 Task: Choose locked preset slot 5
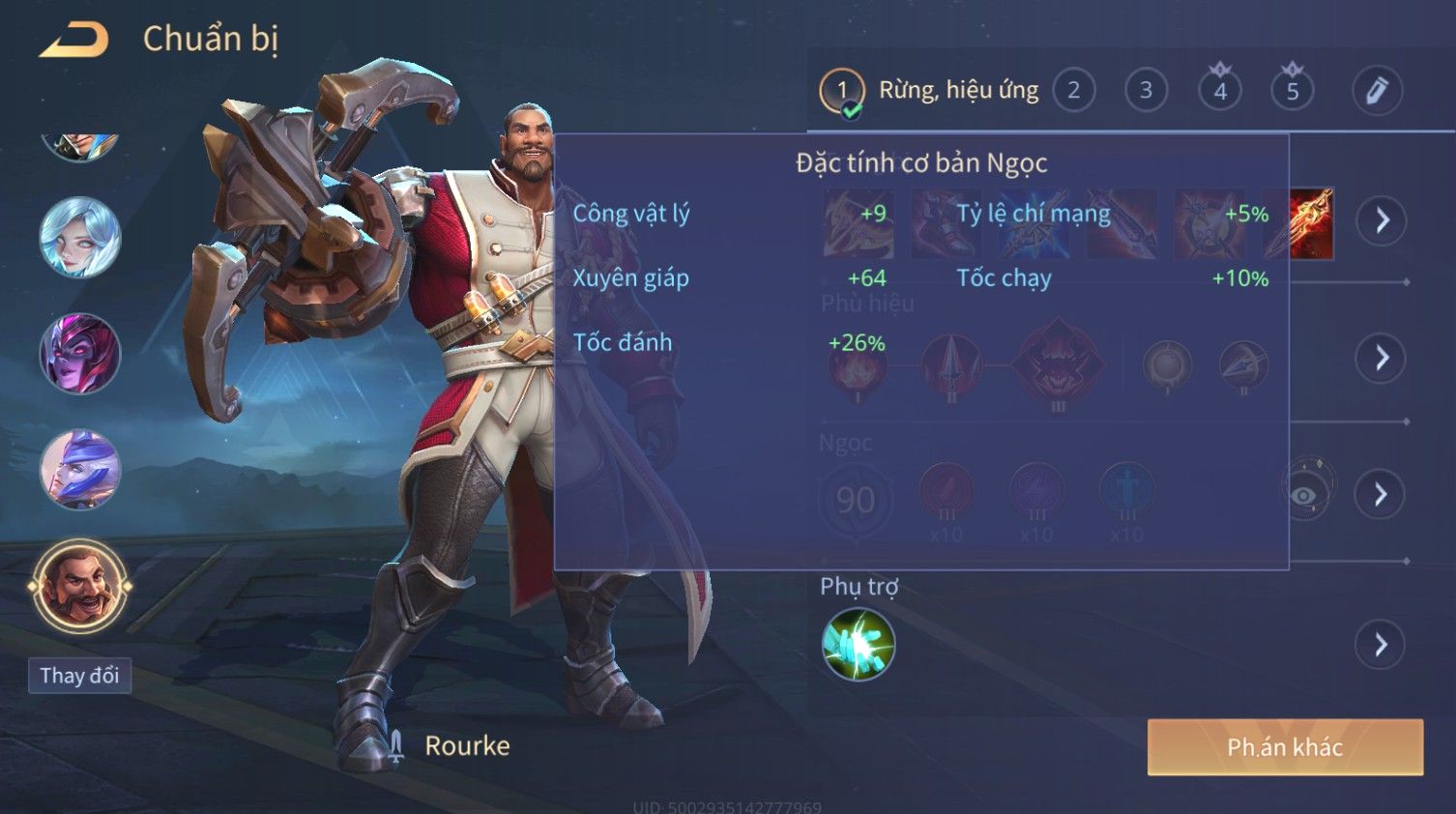pyautogui.click(x=1293, y=91)
